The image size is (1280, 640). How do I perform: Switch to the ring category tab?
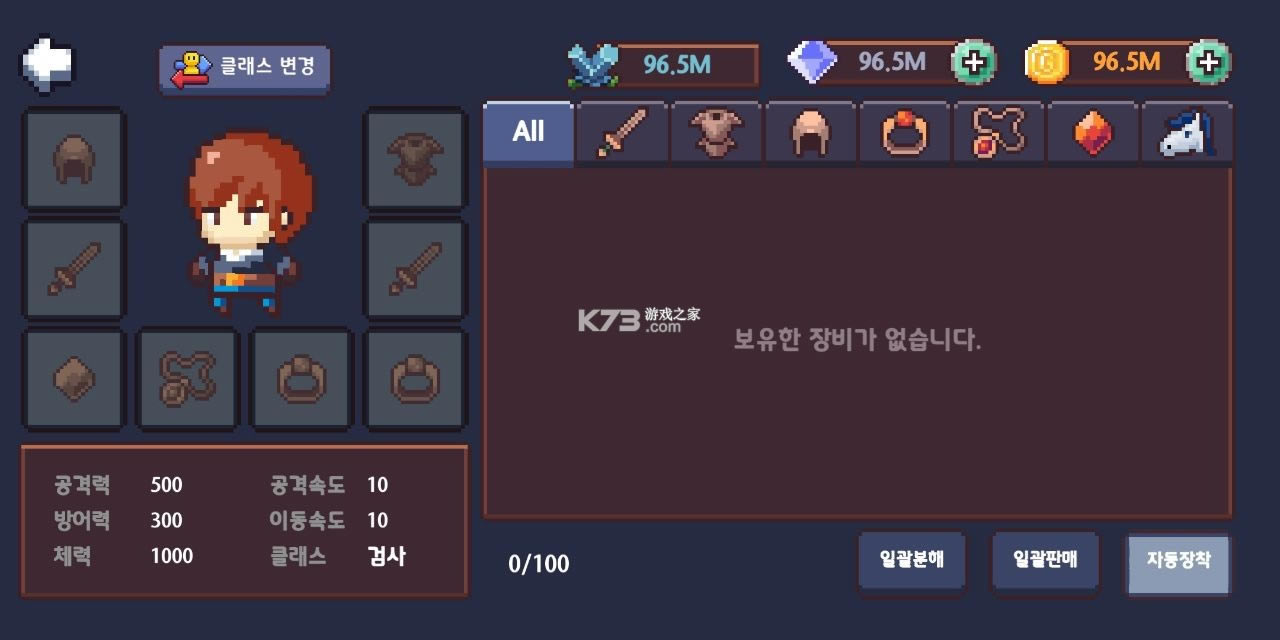click(x=905, y=132)
